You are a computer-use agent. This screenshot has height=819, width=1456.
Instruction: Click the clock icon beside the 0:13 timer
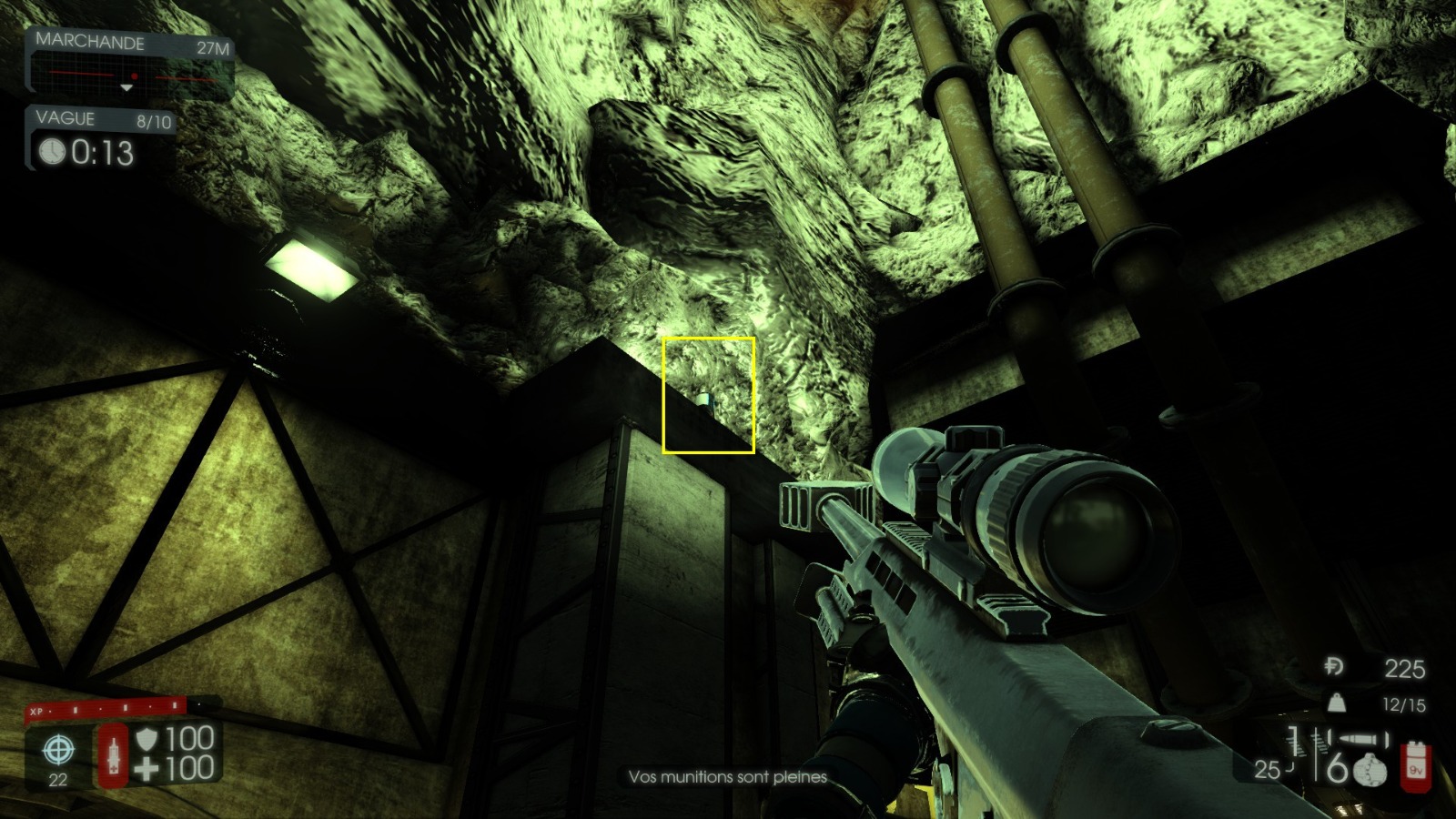tap(52, 150)
